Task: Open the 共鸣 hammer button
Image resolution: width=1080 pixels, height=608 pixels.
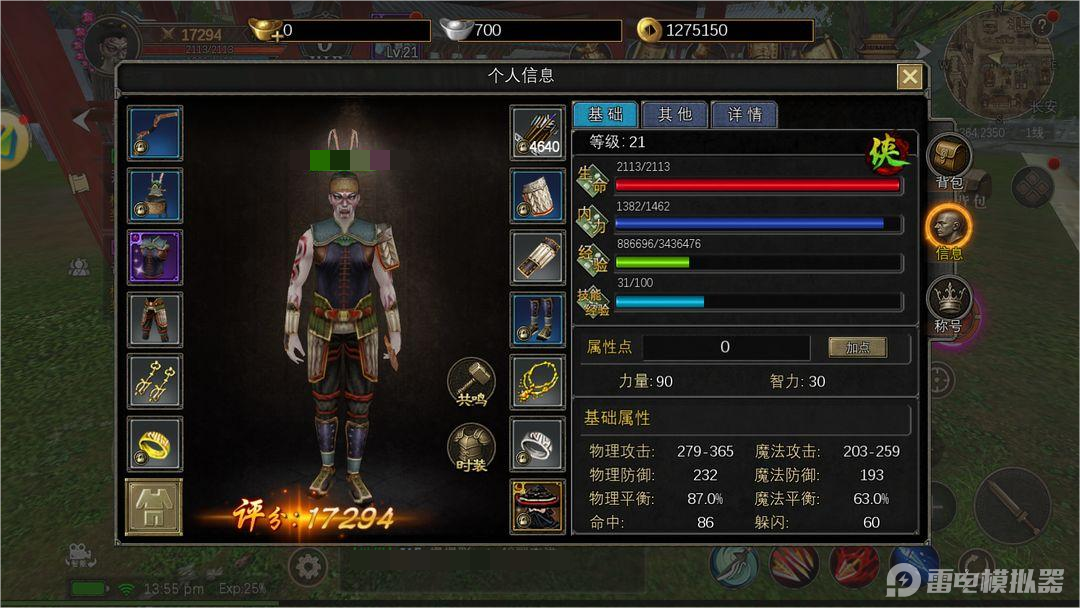Action: (471, 383)
